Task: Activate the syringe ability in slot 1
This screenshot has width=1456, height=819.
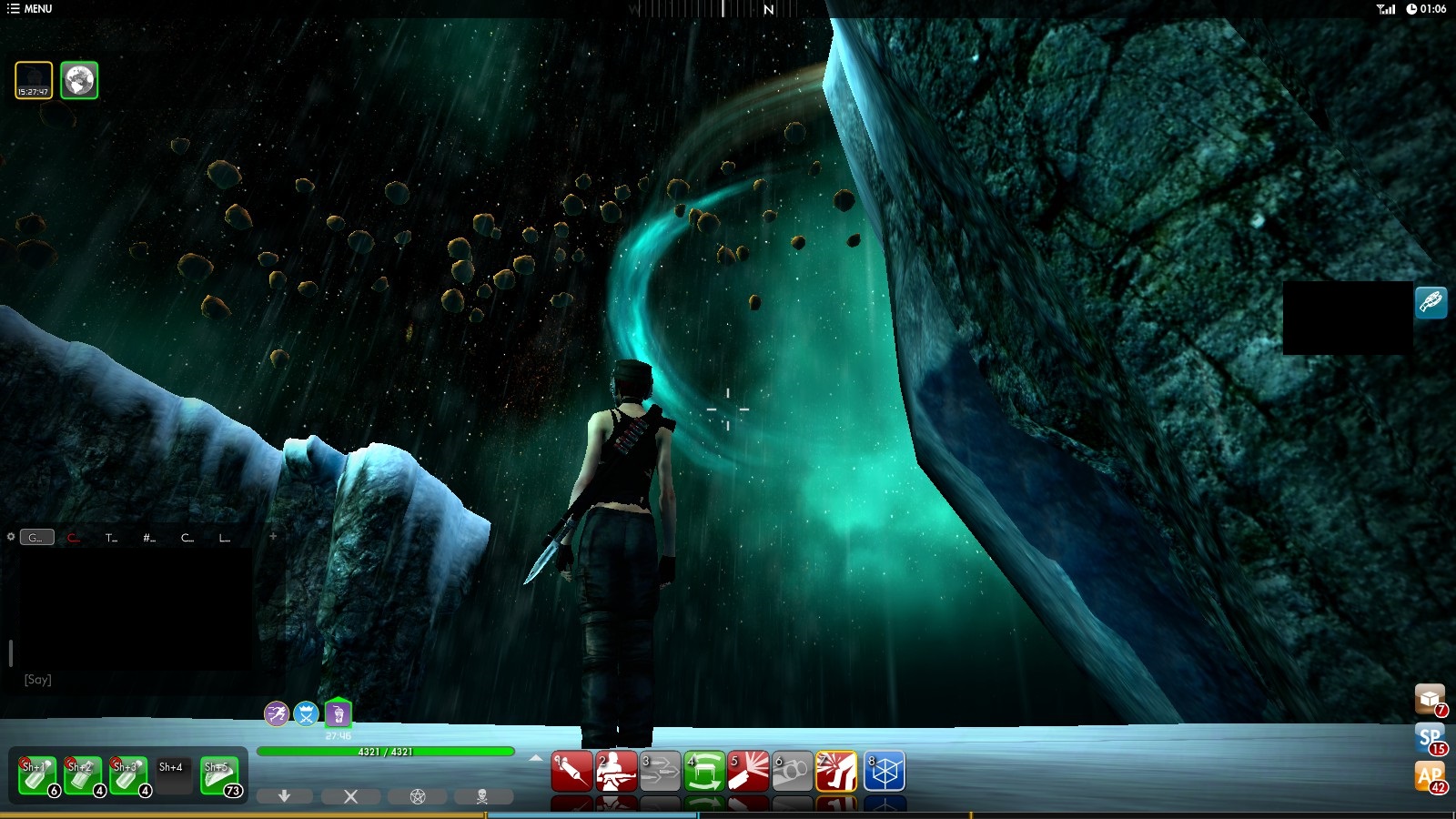Action: 571,772
